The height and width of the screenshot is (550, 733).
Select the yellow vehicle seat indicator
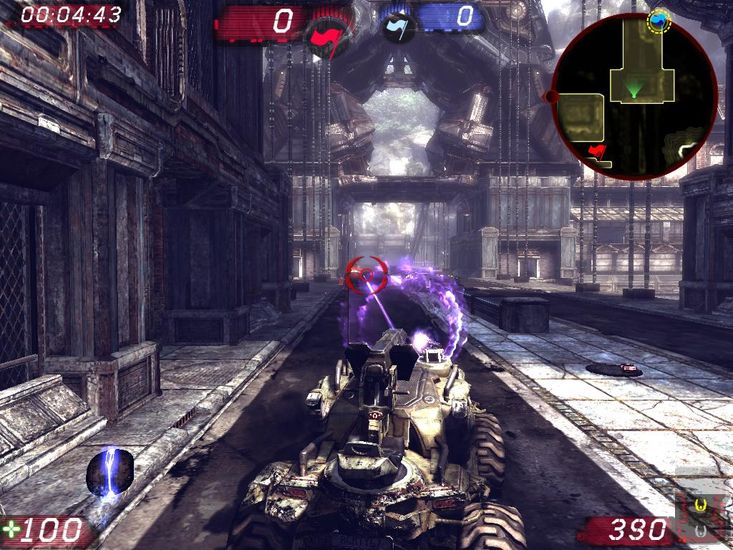[701, 506]
